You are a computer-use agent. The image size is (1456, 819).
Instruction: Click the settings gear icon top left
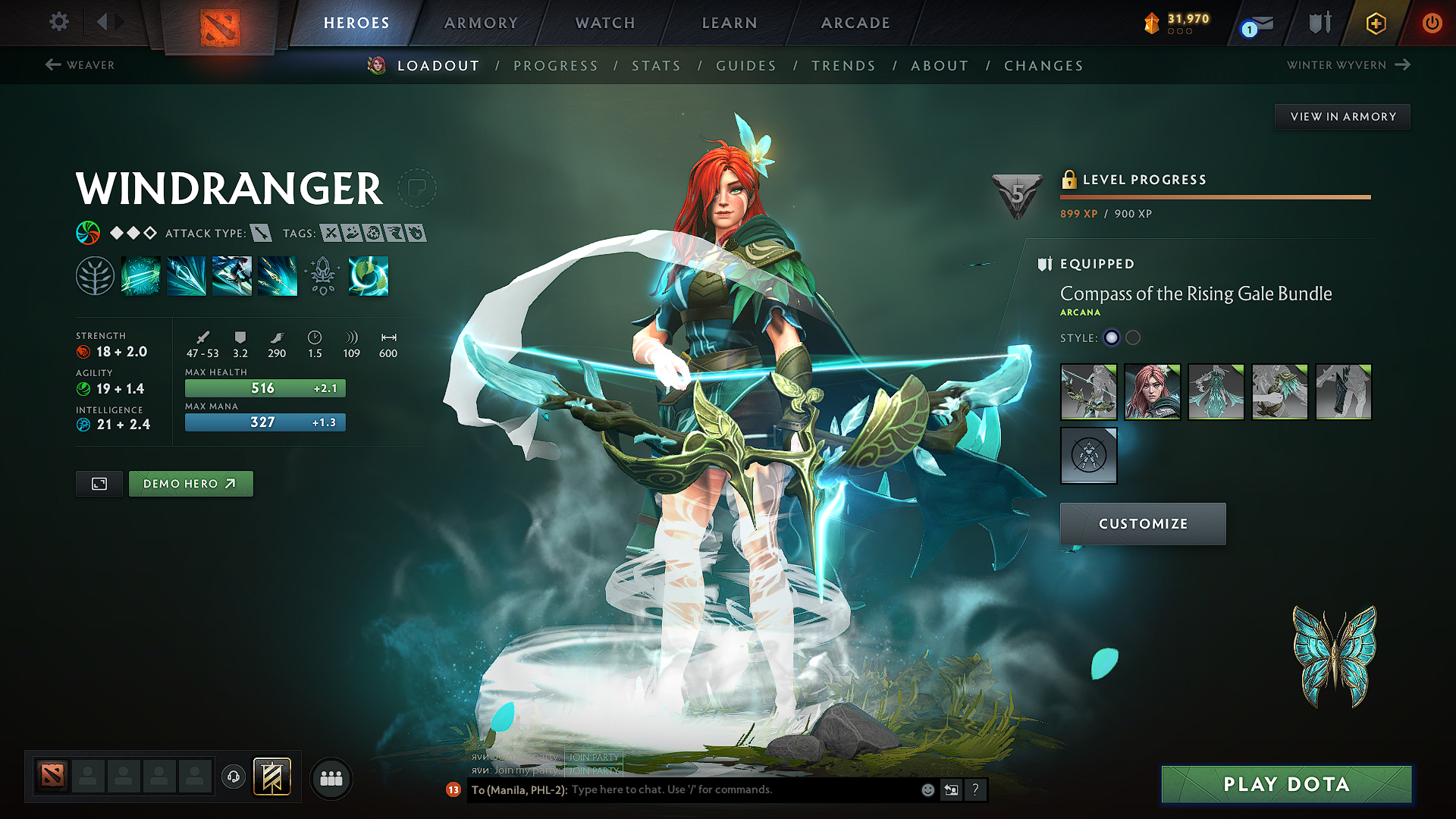[x=58, y=23]
